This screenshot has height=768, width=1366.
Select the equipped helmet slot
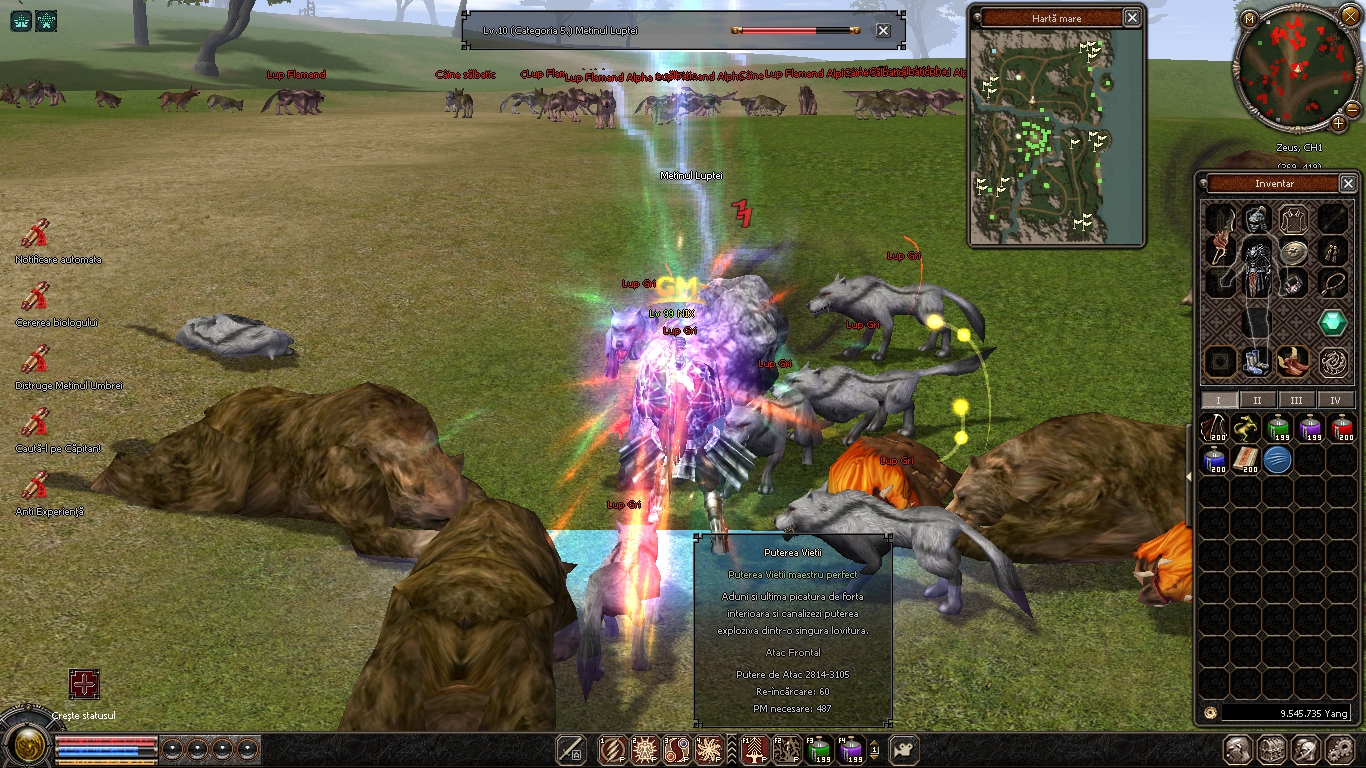coord(1257,217)
